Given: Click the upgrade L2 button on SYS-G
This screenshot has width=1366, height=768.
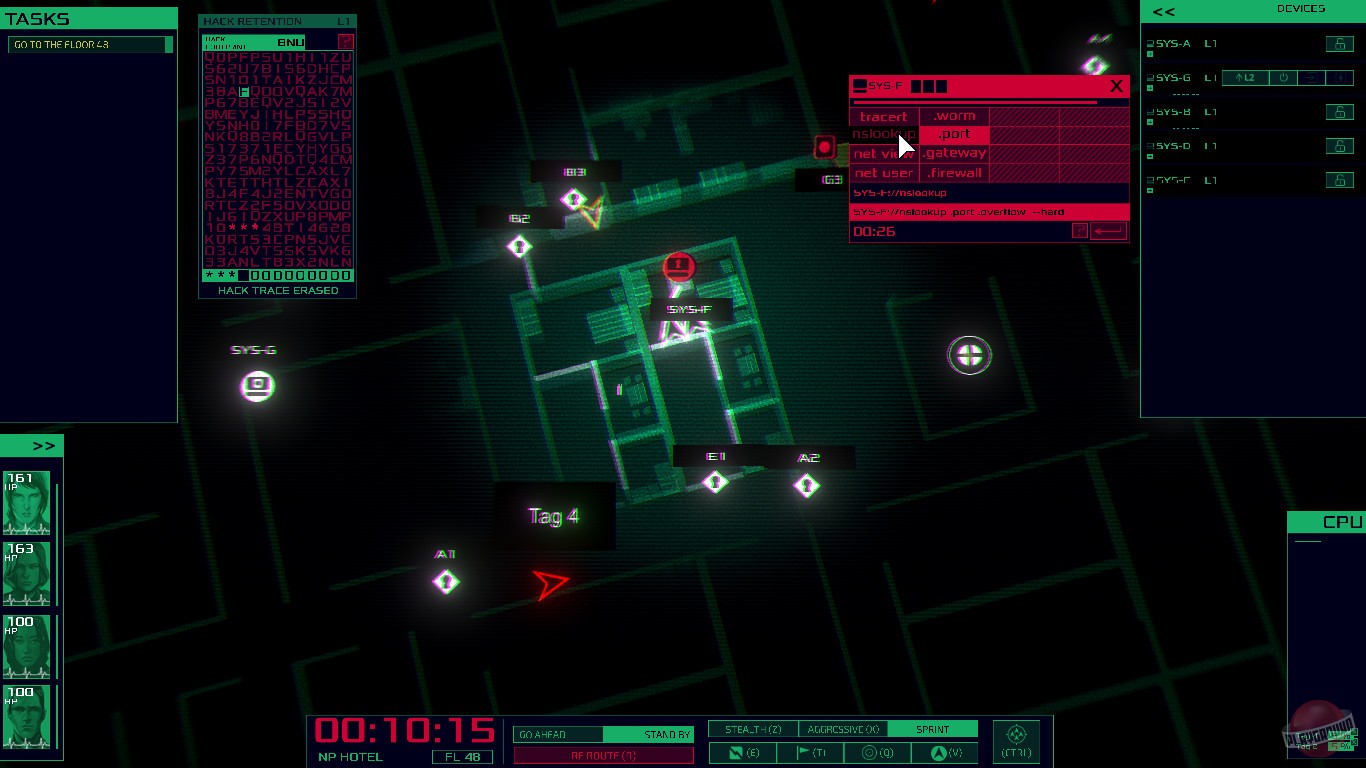Looking at the screenshot, I should pos(1244,77).
